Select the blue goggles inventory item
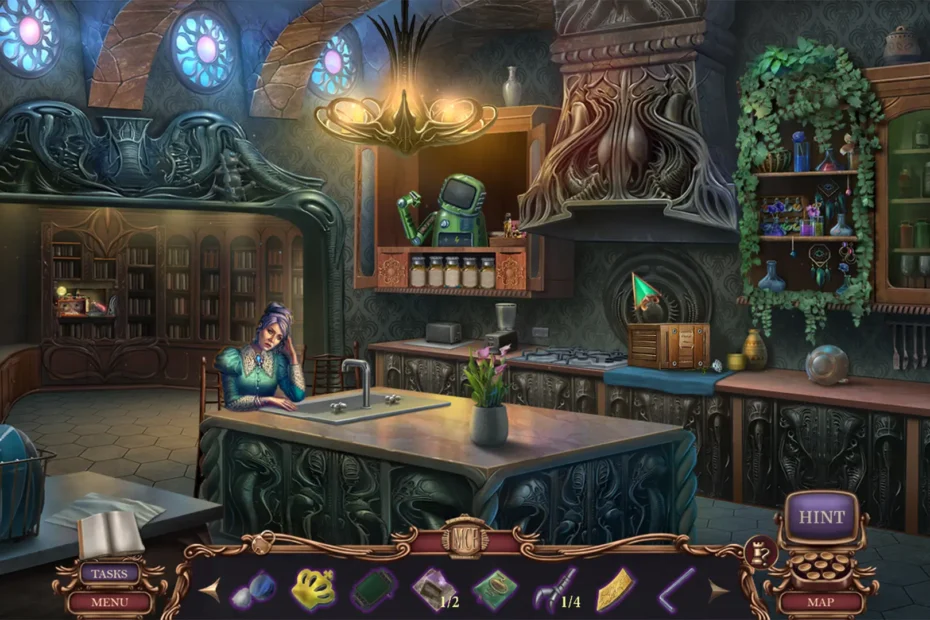The height and width of the screenshot is (620, 930). tap(253, 590)
